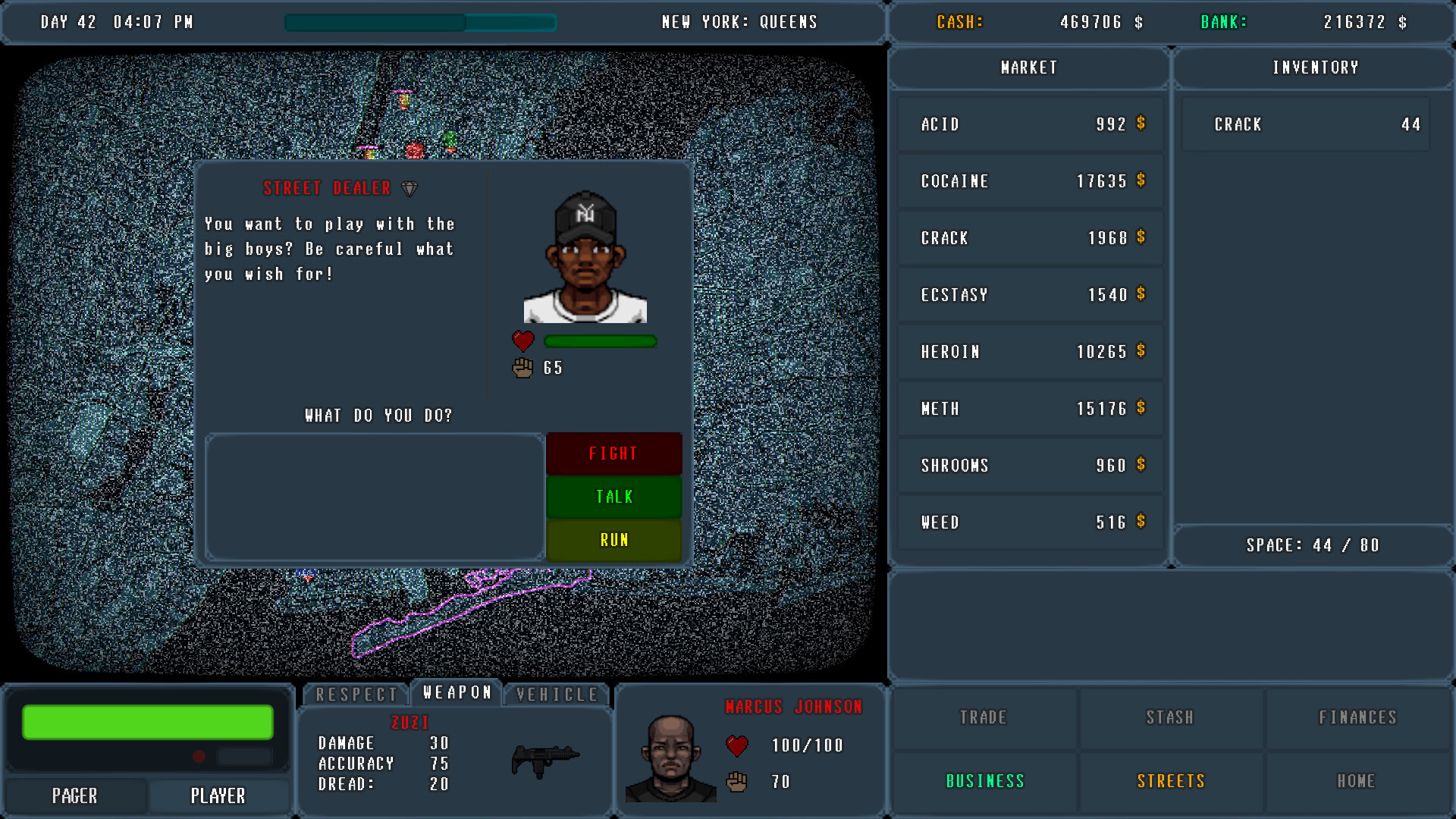Click the fist icon beside Marcus Johnson's 70

(x=736, y=782)
